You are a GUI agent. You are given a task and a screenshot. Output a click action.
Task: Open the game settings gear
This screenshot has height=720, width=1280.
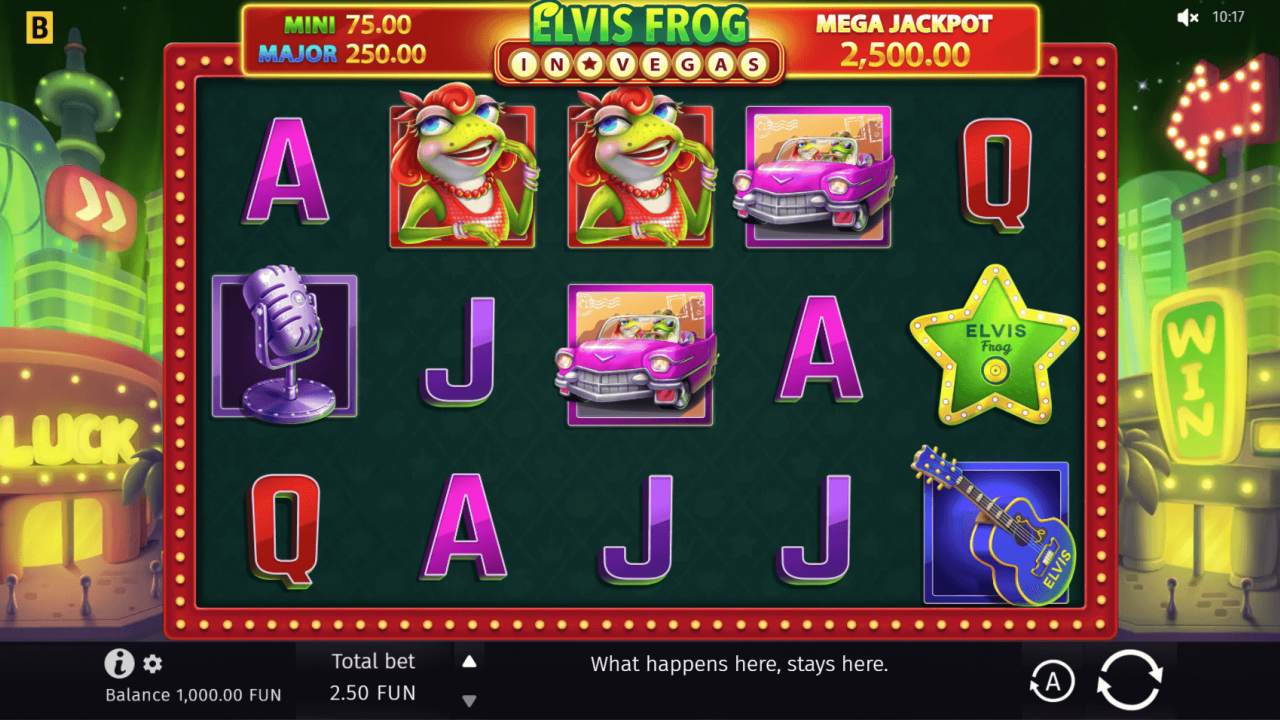point(152,663)
